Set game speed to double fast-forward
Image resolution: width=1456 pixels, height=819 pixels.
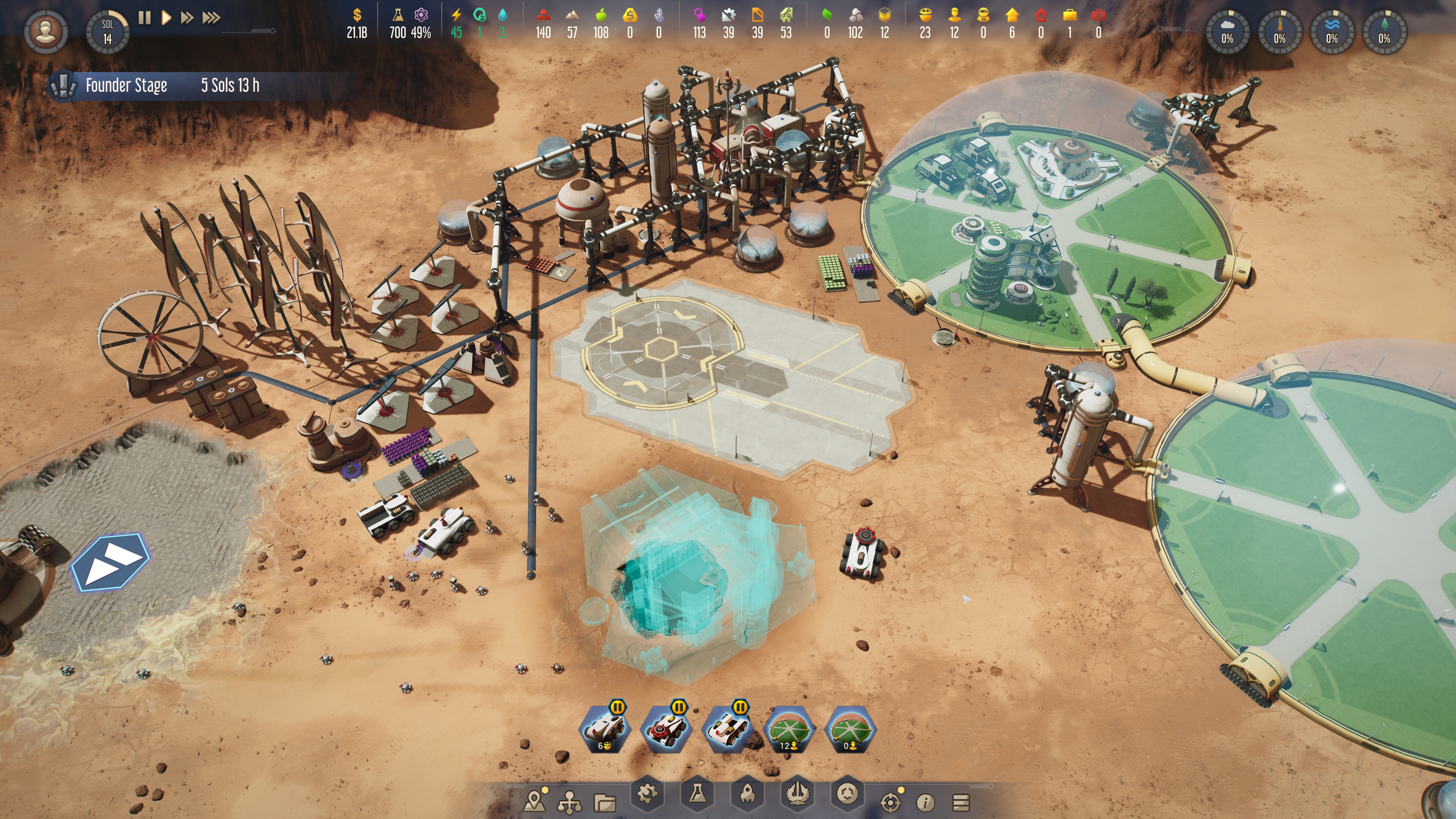pyautogui.click(x=187, y=18)
